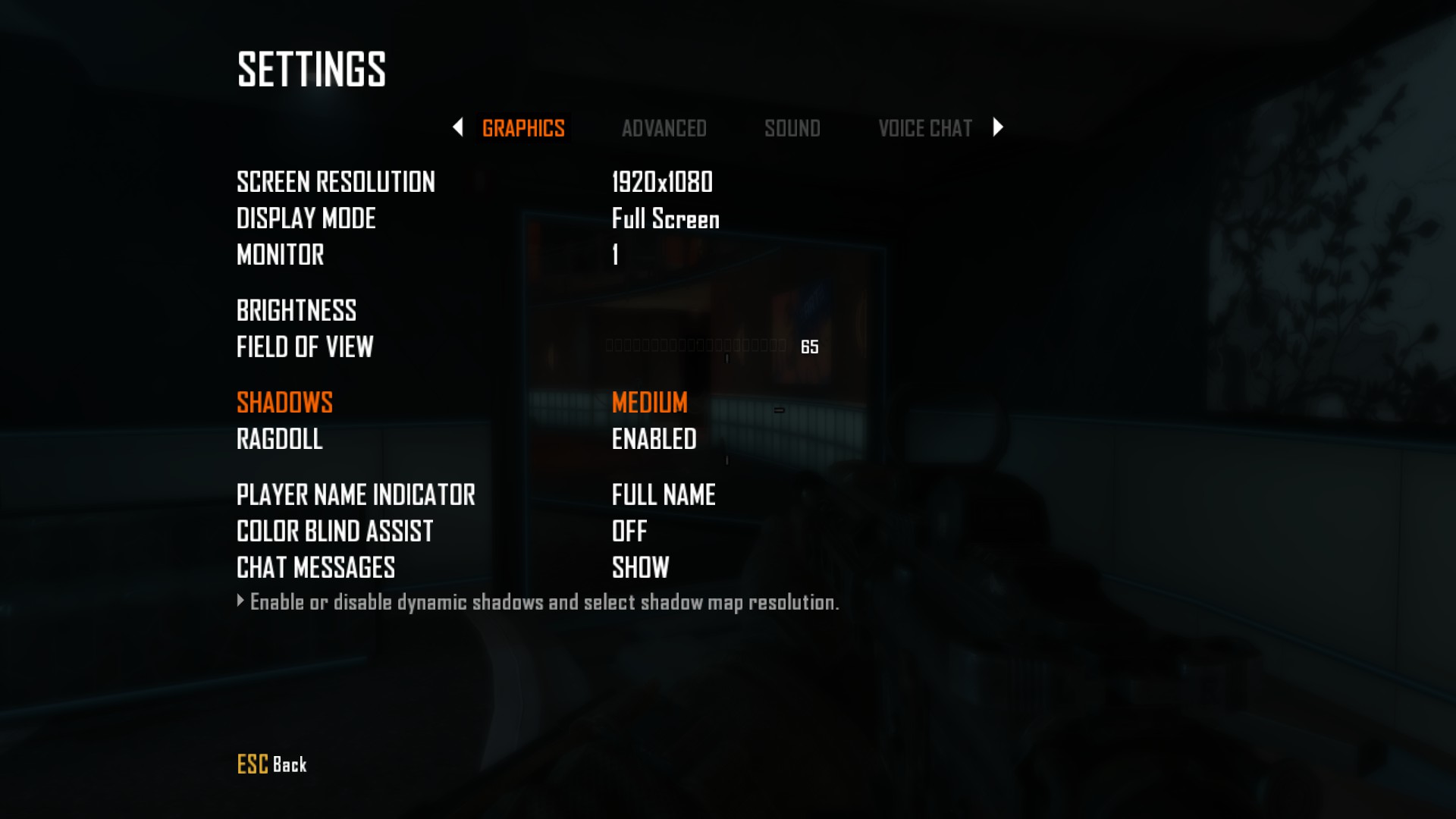This screenshot has width=1456, height=819.
Task: Click the left arrow beside Graphics tab
Action: point(457,127)
